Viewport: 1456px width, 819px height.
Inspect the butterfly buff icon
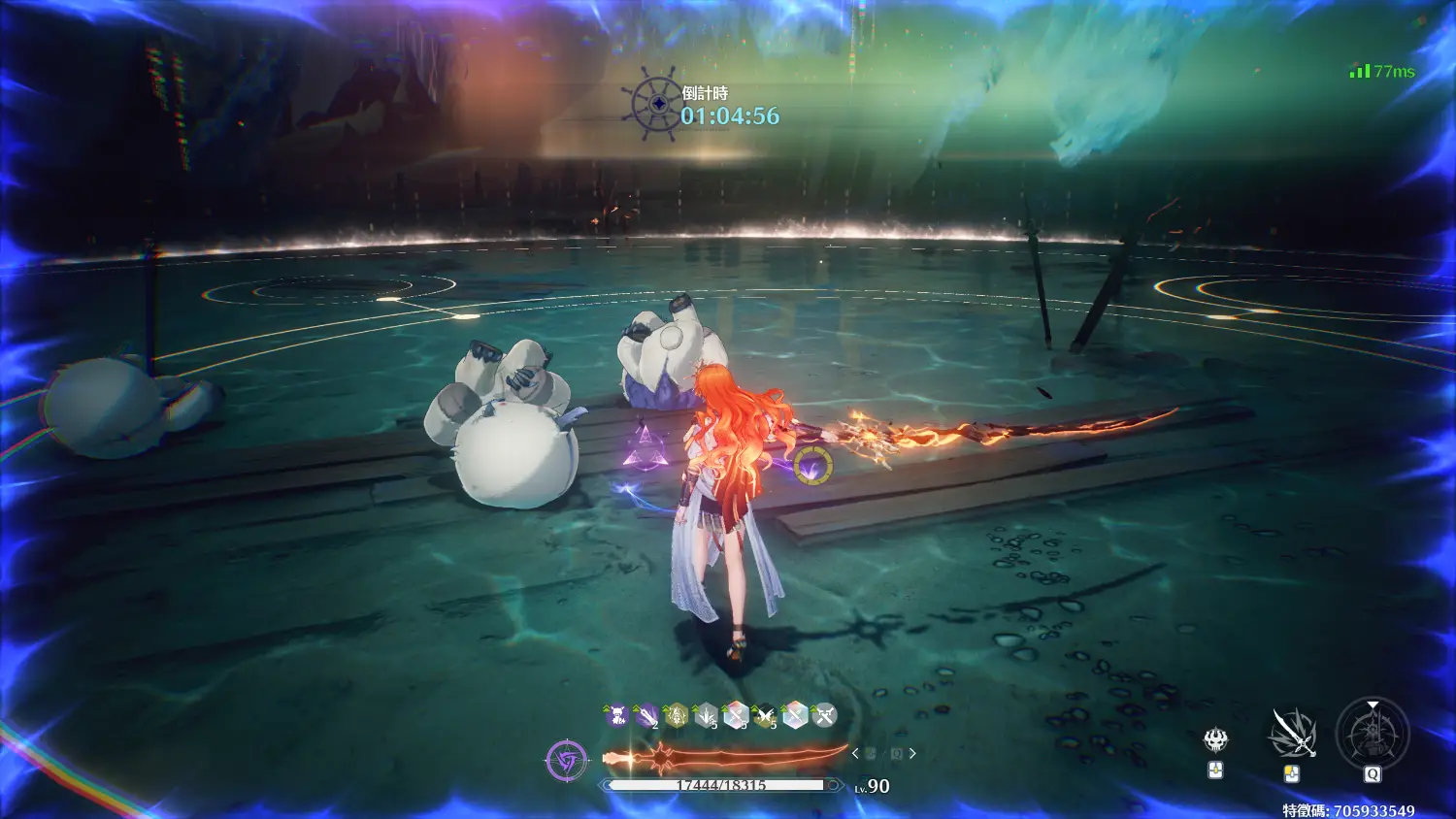tap(765, 716)
